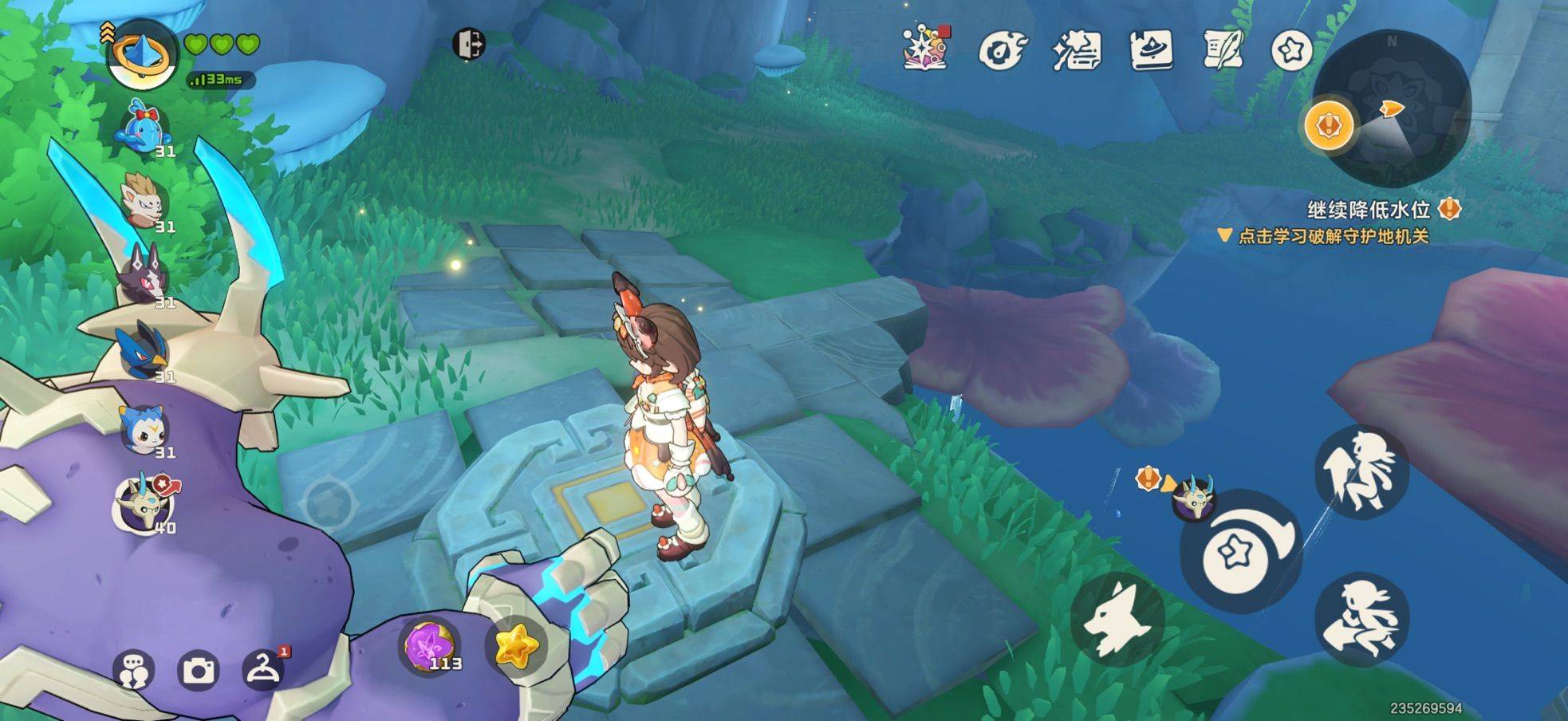
Task: Use the purple crystal item with 113
Action: tap(430, 644)
